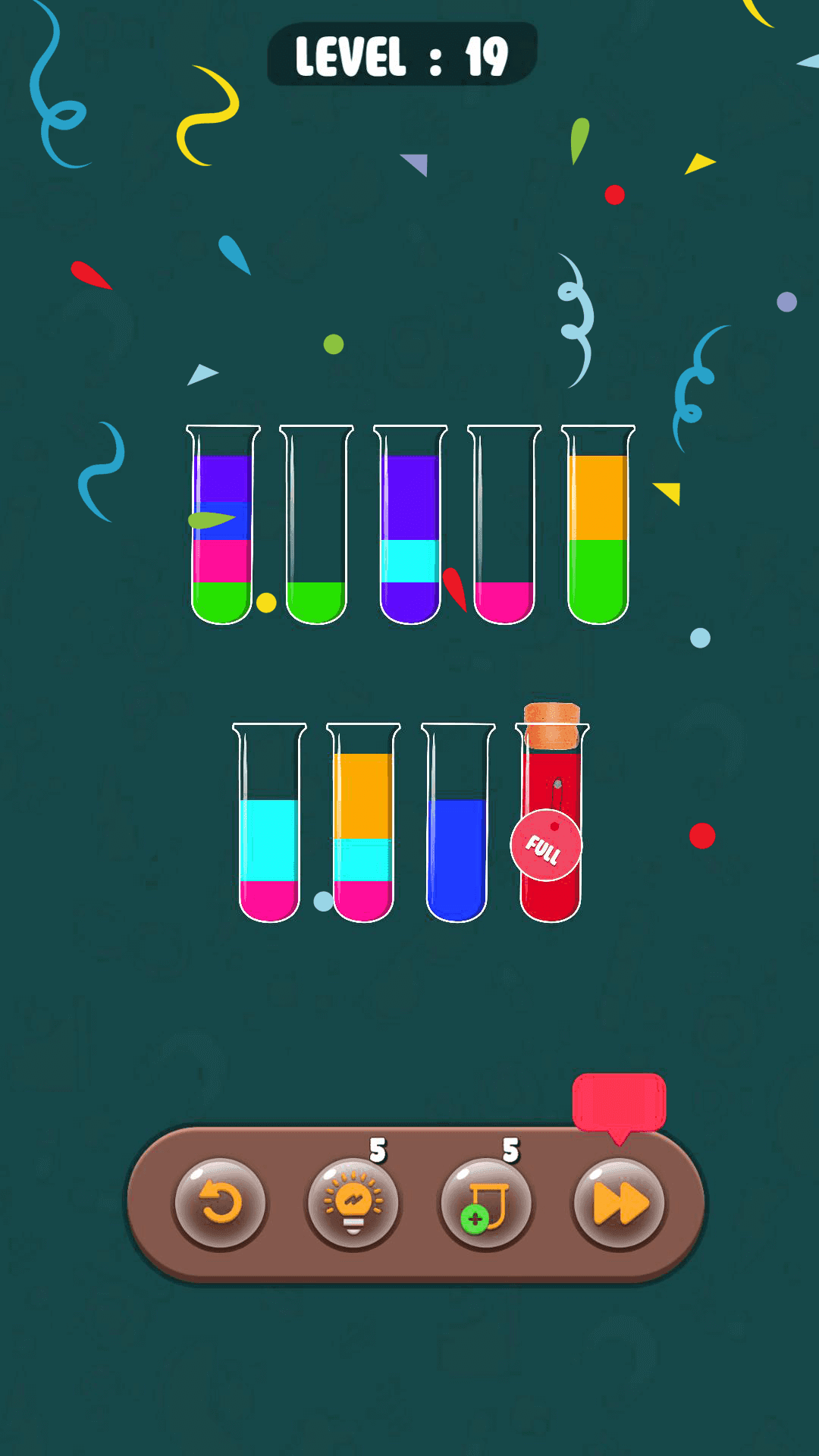Pick the tube with purple, cyan, purple layers

pos(410,525)
